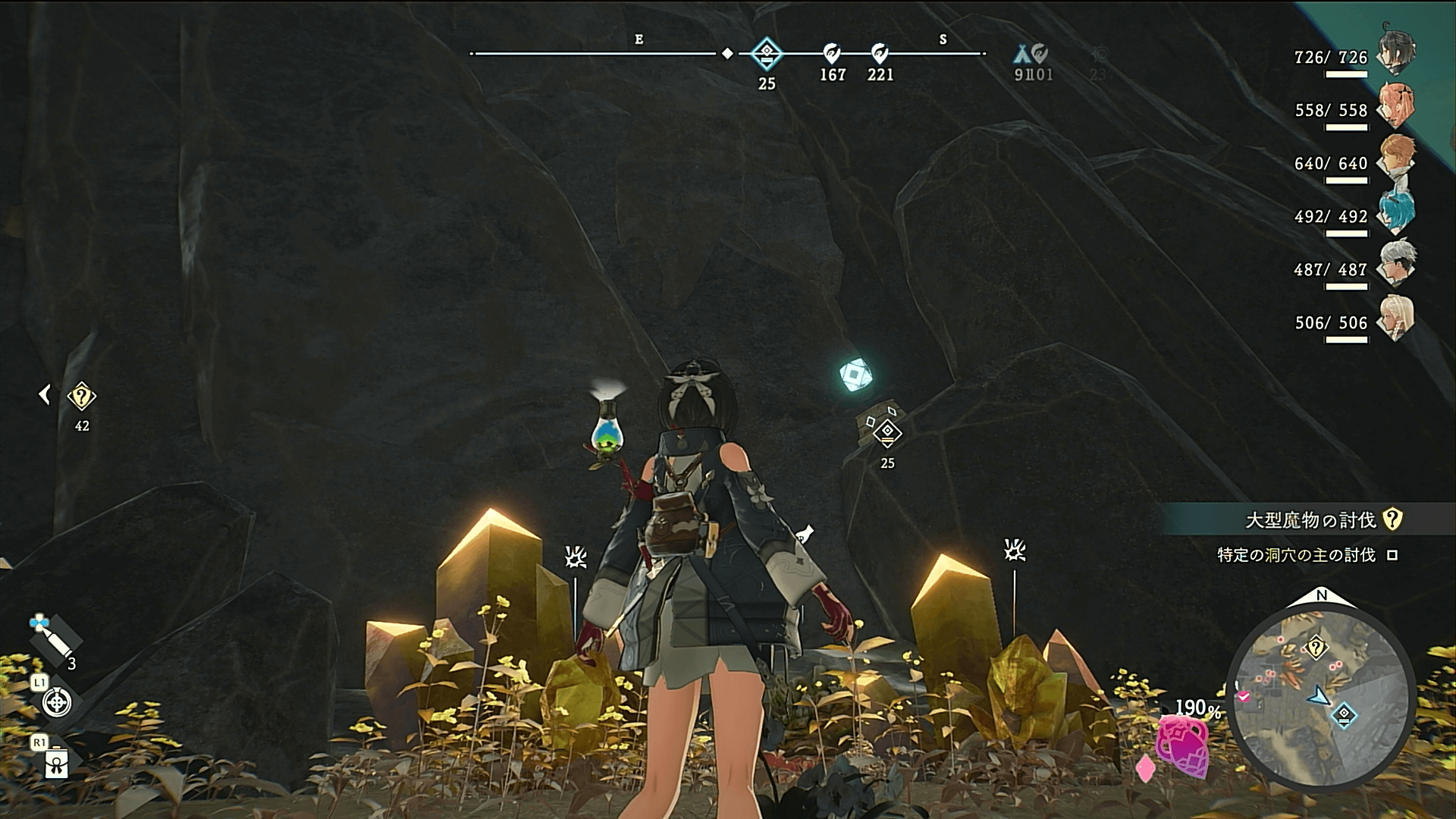Click the compass diamond marker labeled 25
Image resolution: width=1456 pixels, height=819 pixels.
(x=767, y=54)
